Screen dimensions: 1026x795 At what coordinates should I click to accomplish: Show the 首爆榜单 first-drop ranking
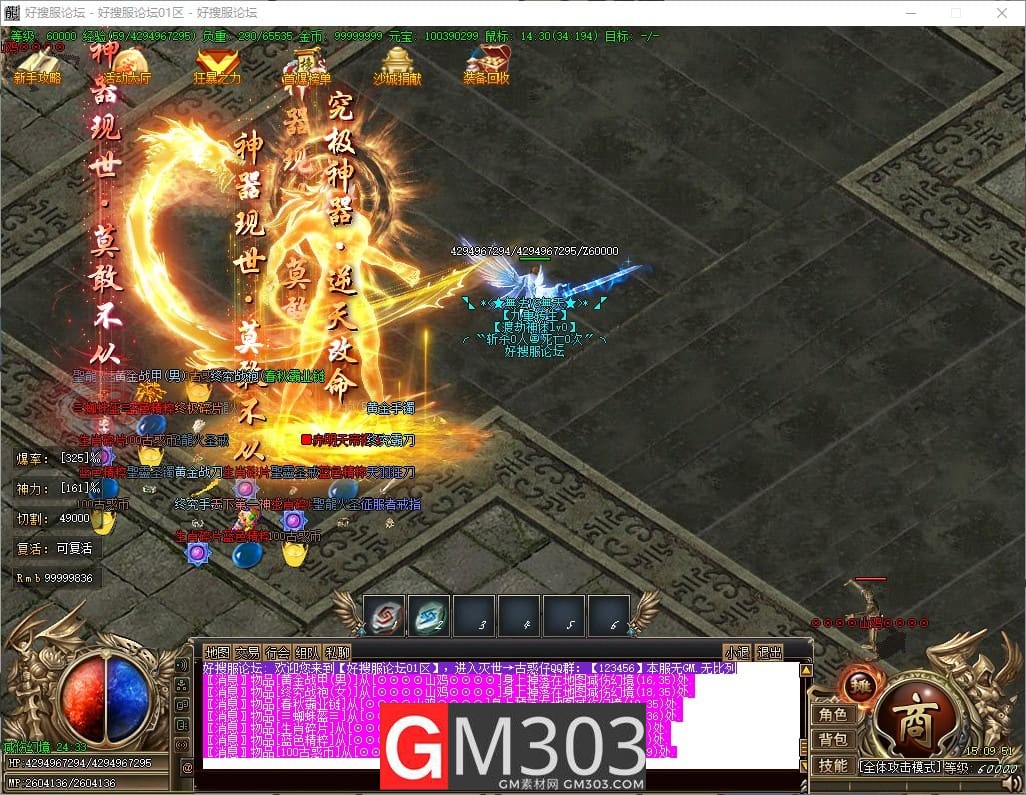[306, 67]
